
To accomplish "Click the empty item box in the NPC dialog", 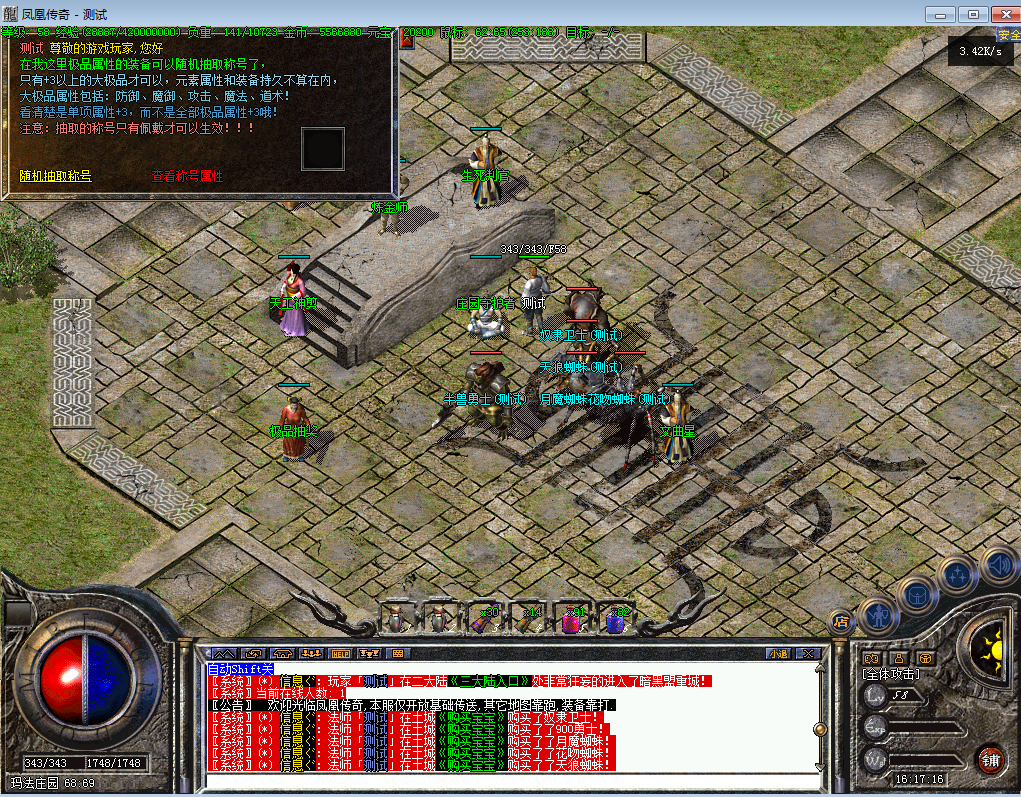I will pos(322,148).
